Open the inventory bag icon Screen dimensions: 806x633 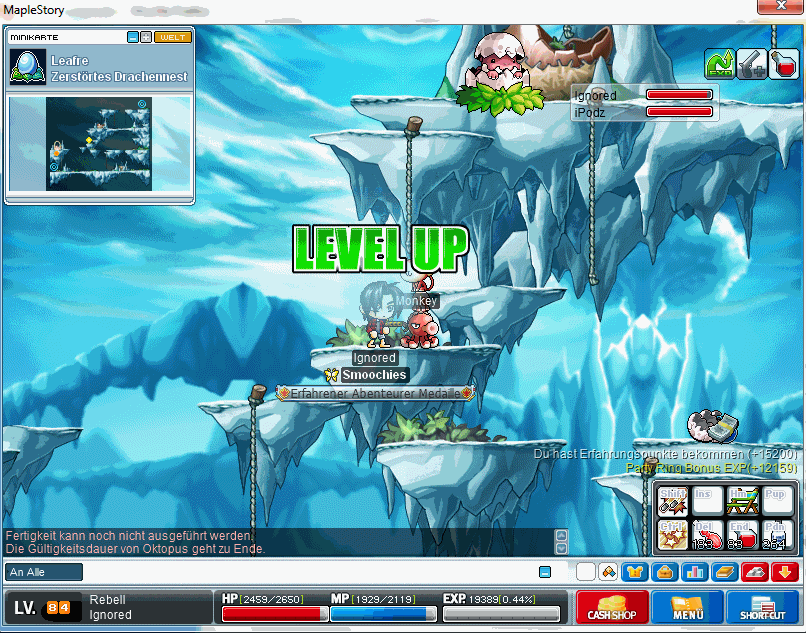pyautogui.click(x=664, y=572)
